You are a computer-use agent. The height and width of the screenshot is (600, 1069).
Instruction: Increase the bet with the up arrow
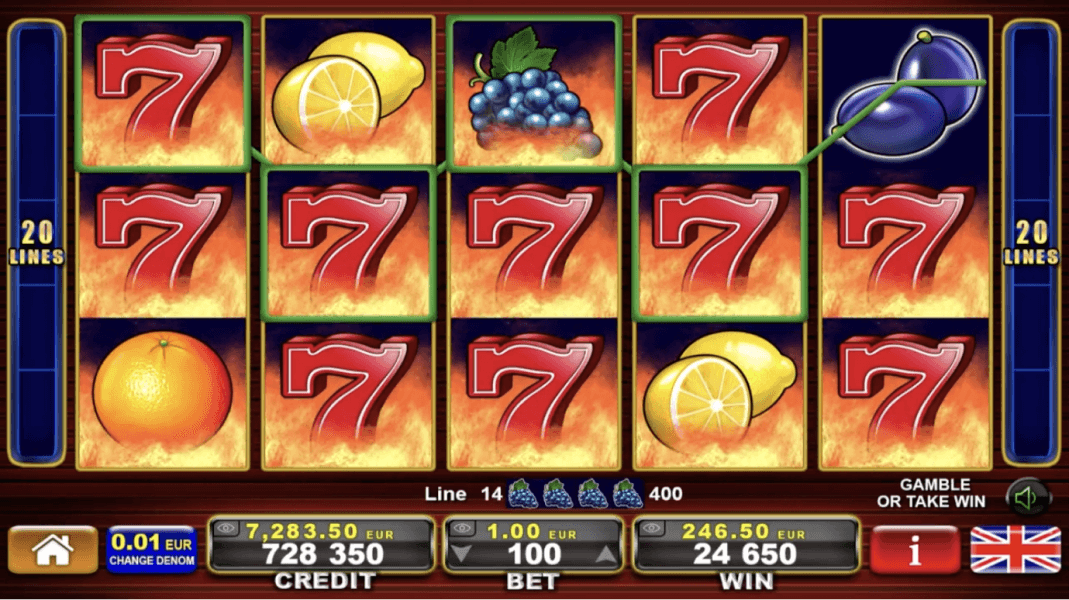coord(606,554)
